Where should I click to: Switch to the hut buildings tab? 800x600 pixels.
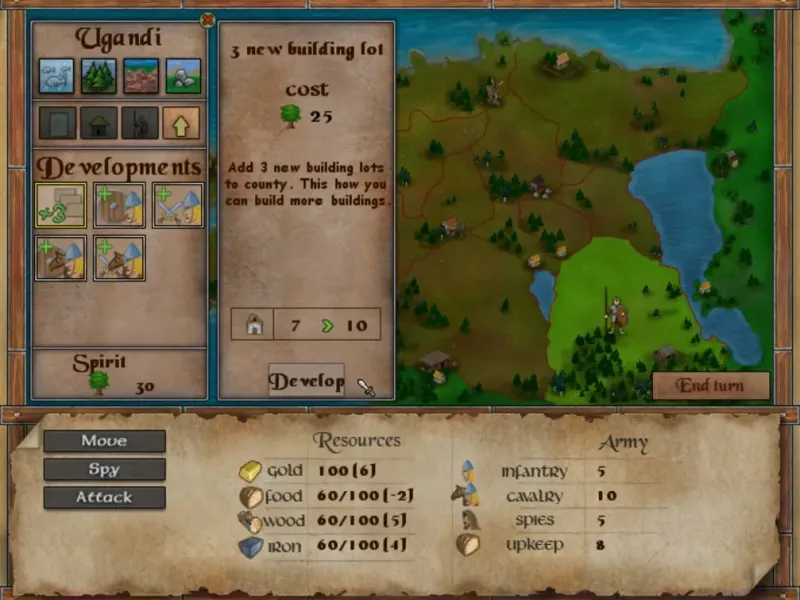pos(99,123)
